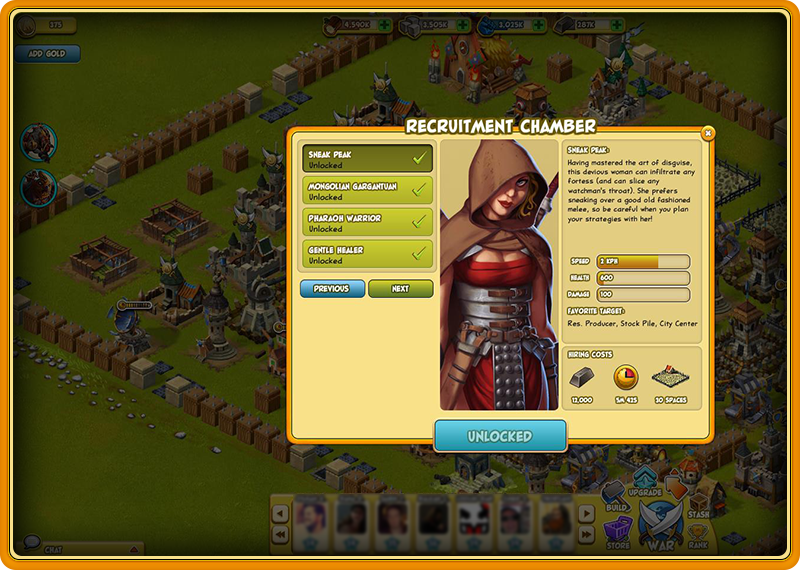Close the Recruitment Chamber window
This screenshot has width=800, height=570.
click(x=708, y=133)
